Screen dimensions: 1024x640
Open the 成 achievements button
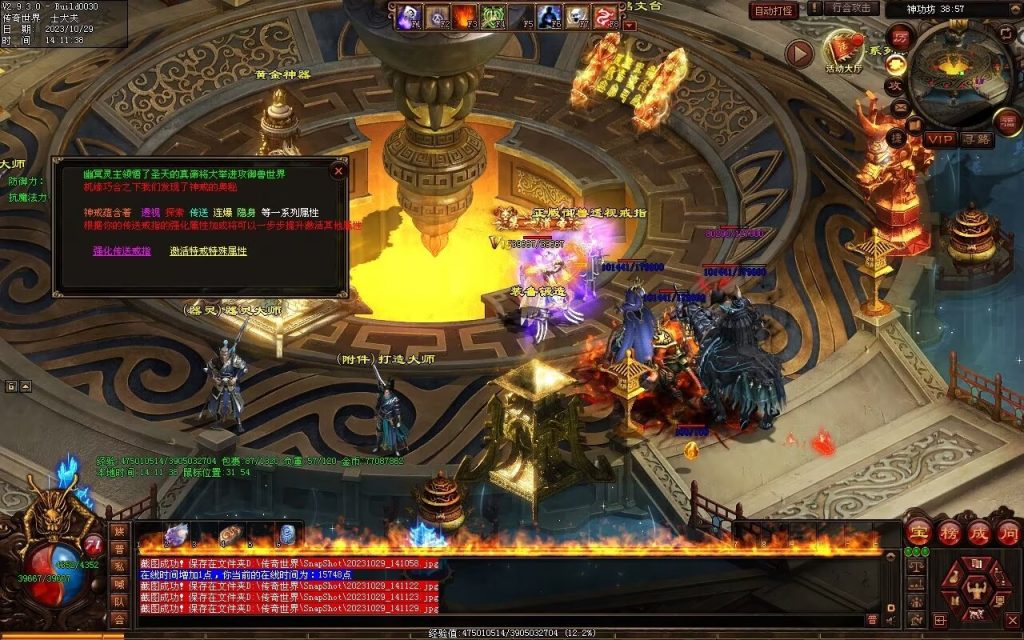click(x=978, y=533)
